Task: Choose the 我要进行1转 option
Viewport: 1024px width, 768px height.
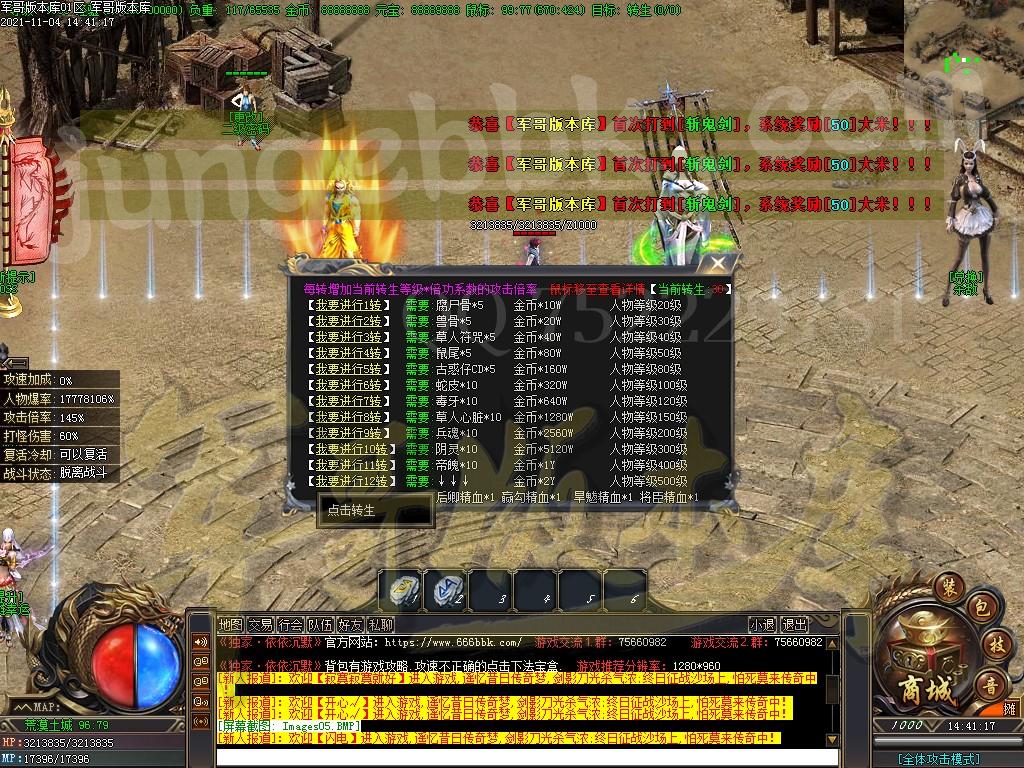Action: click(x=348, y=305)
